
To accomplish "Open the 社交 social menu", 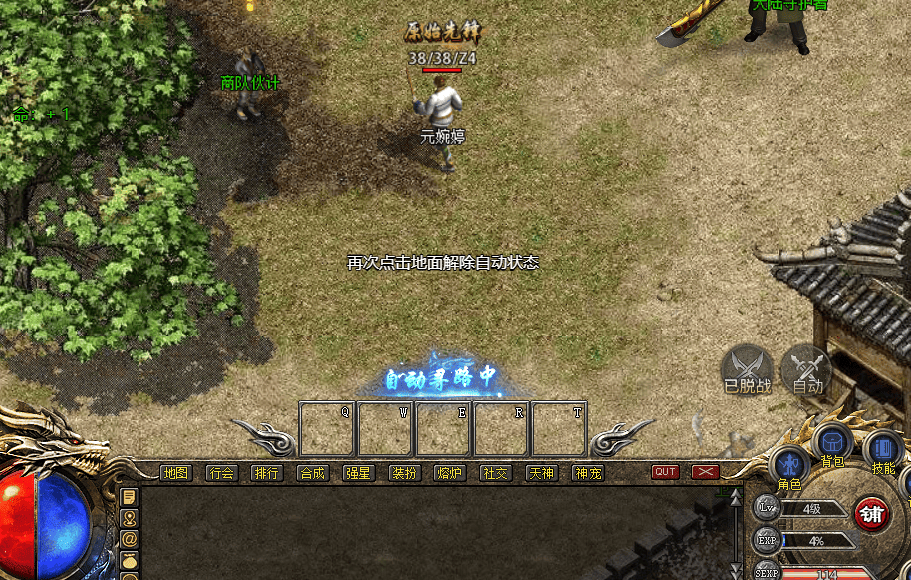I will point(496,473).
